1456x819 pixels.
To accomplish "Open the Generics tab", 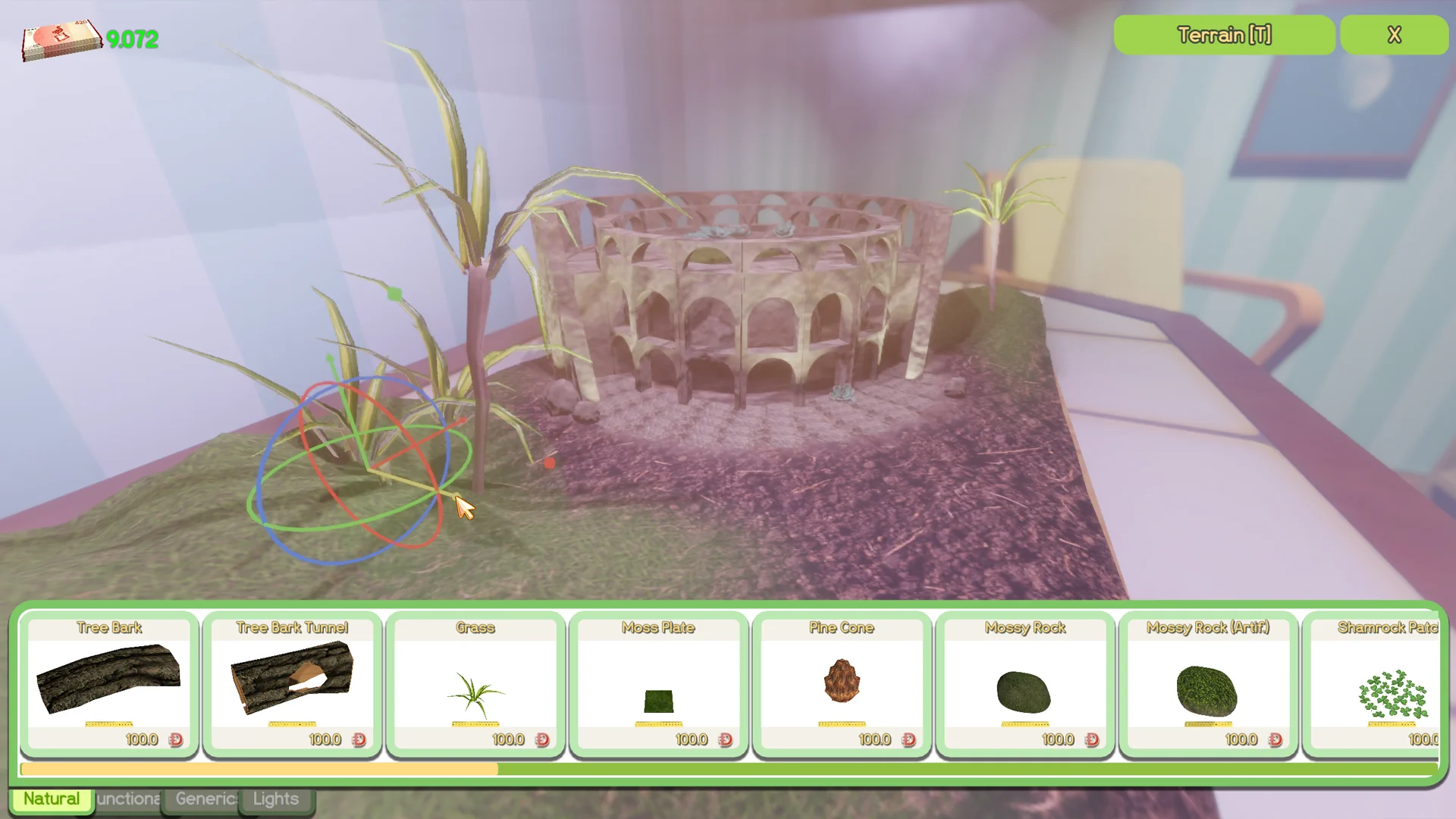I will pos(203,799).
